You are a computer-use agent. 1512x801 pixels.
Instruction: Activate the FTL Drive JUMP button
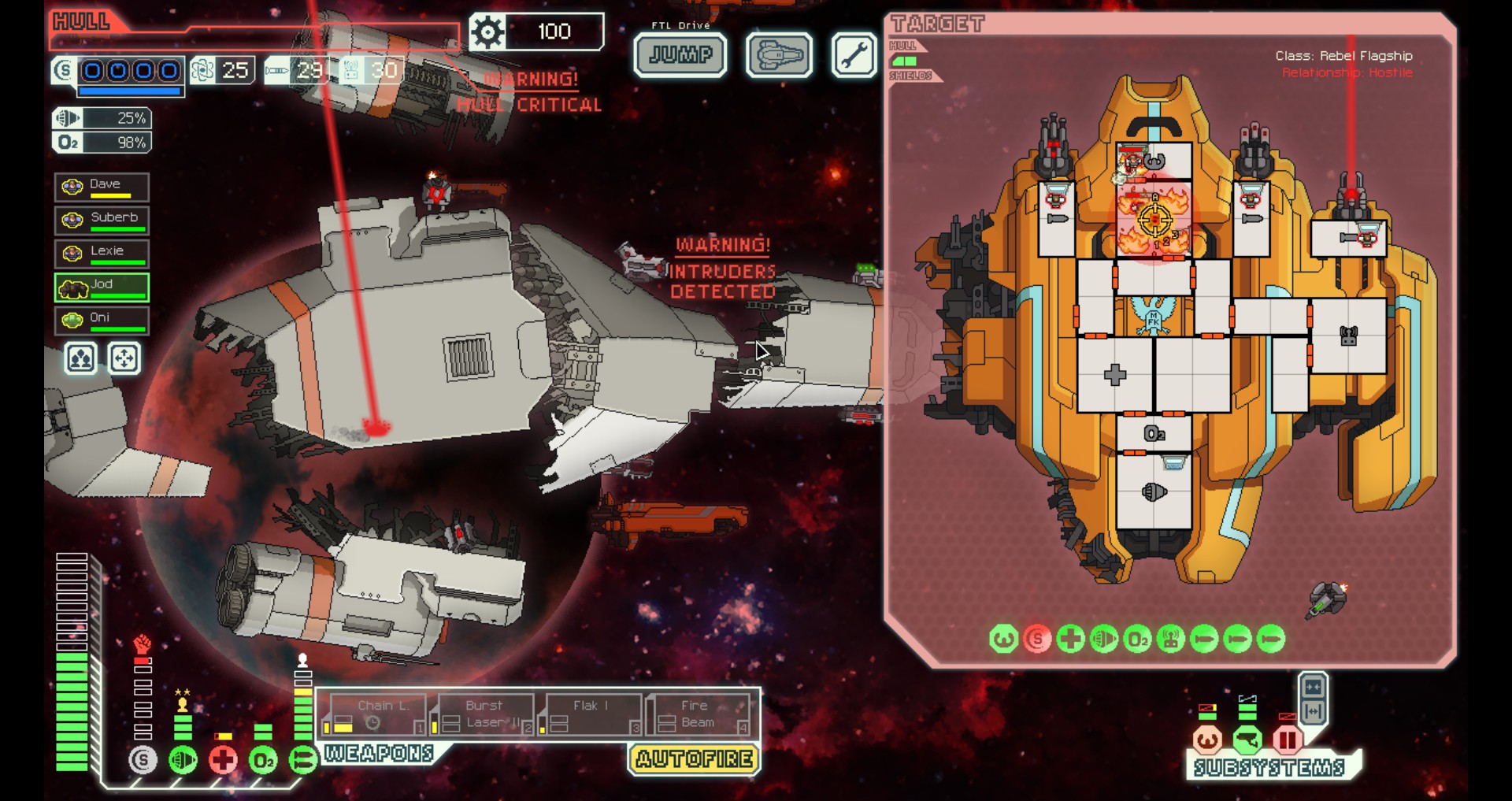[x=680, y=55]
